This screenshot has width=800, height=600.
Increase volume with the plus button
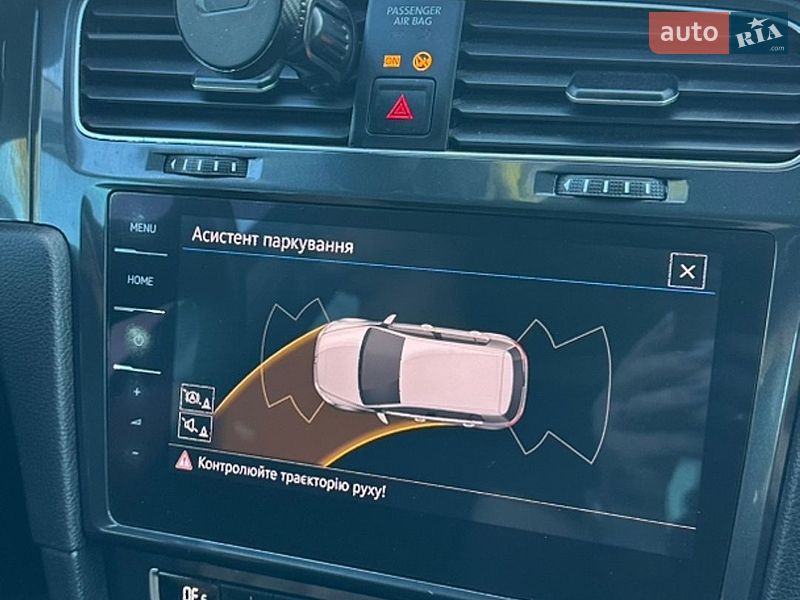pyautogui.click(x=137, y=392)
